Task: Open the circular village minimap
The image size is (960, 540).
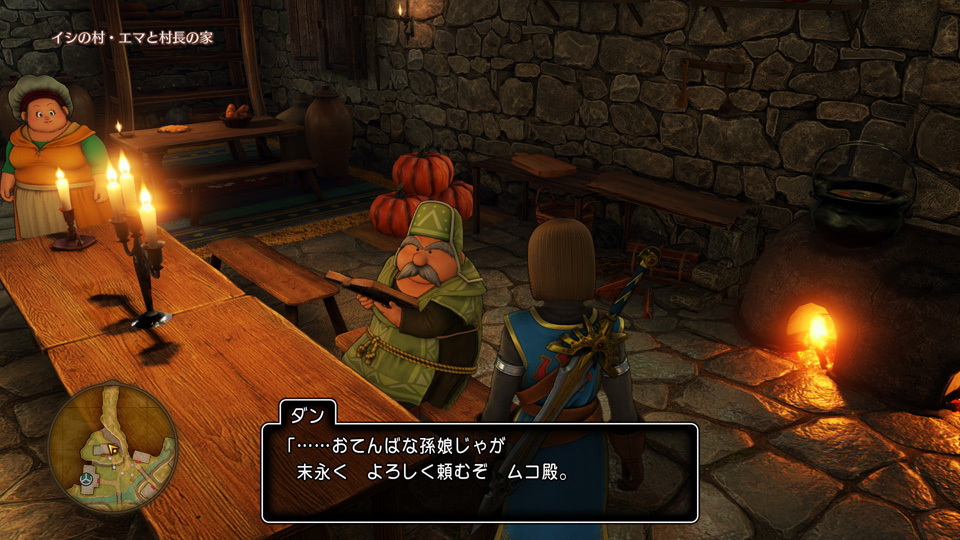Action: pyautogui.click(x=111, y=447)
